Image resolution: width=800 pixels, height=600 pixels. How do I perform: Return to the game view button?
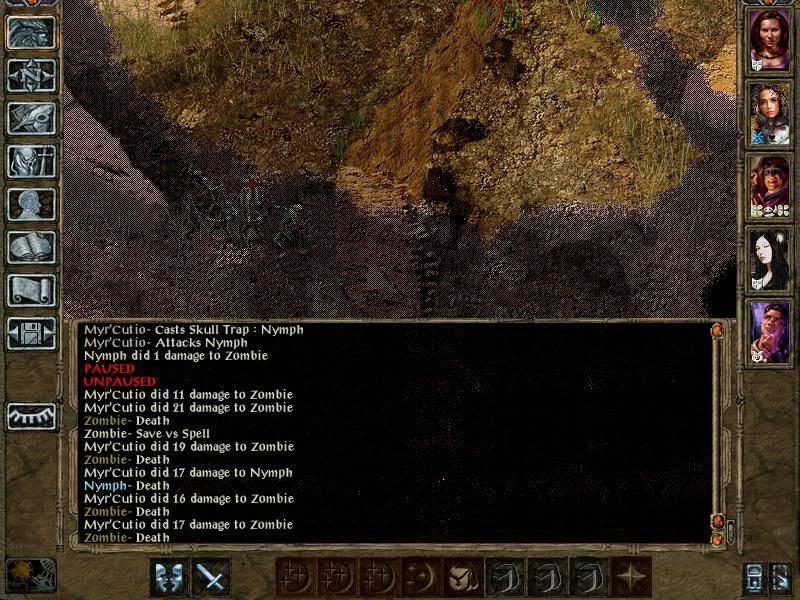click(x=31, y=33)
